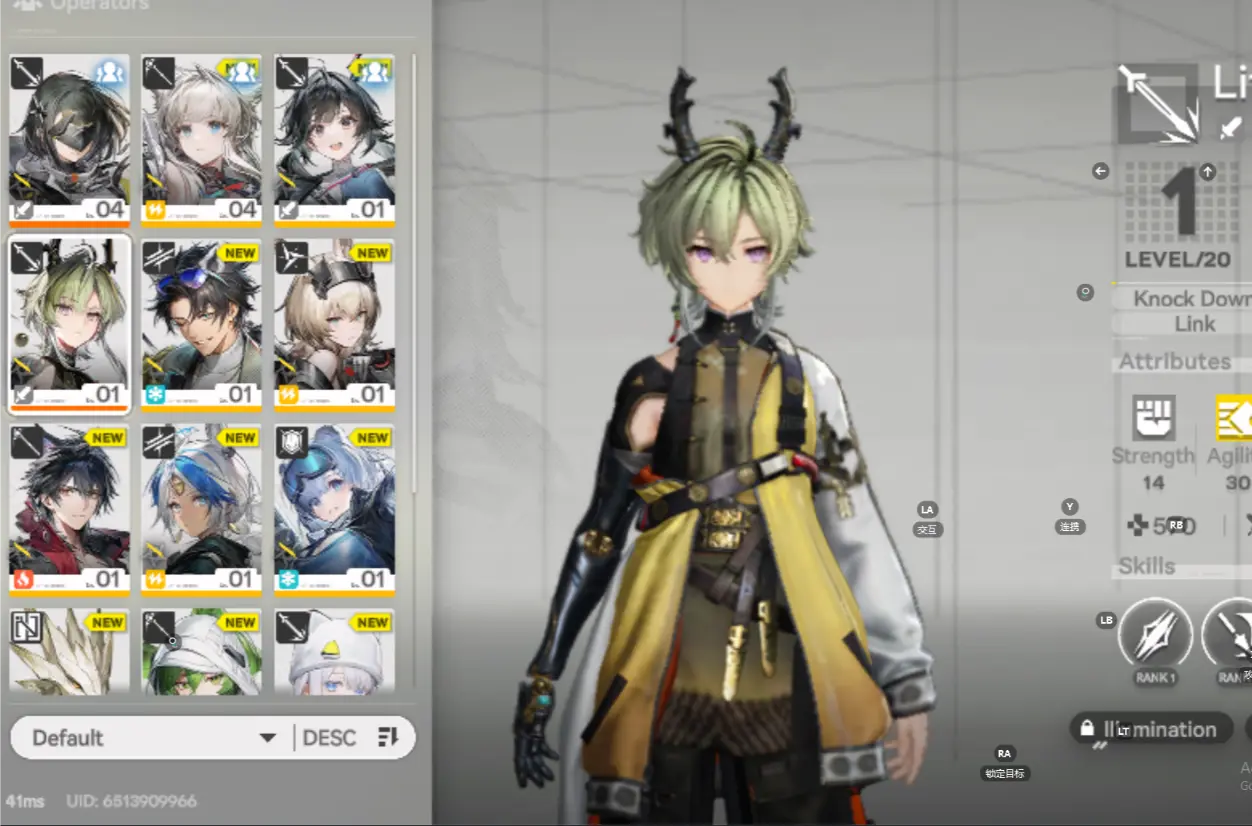Image resolution: width=1252 pixels, height=826 pixels.
Task: Inspect the Strength attribute icon
Action: 1153,418
